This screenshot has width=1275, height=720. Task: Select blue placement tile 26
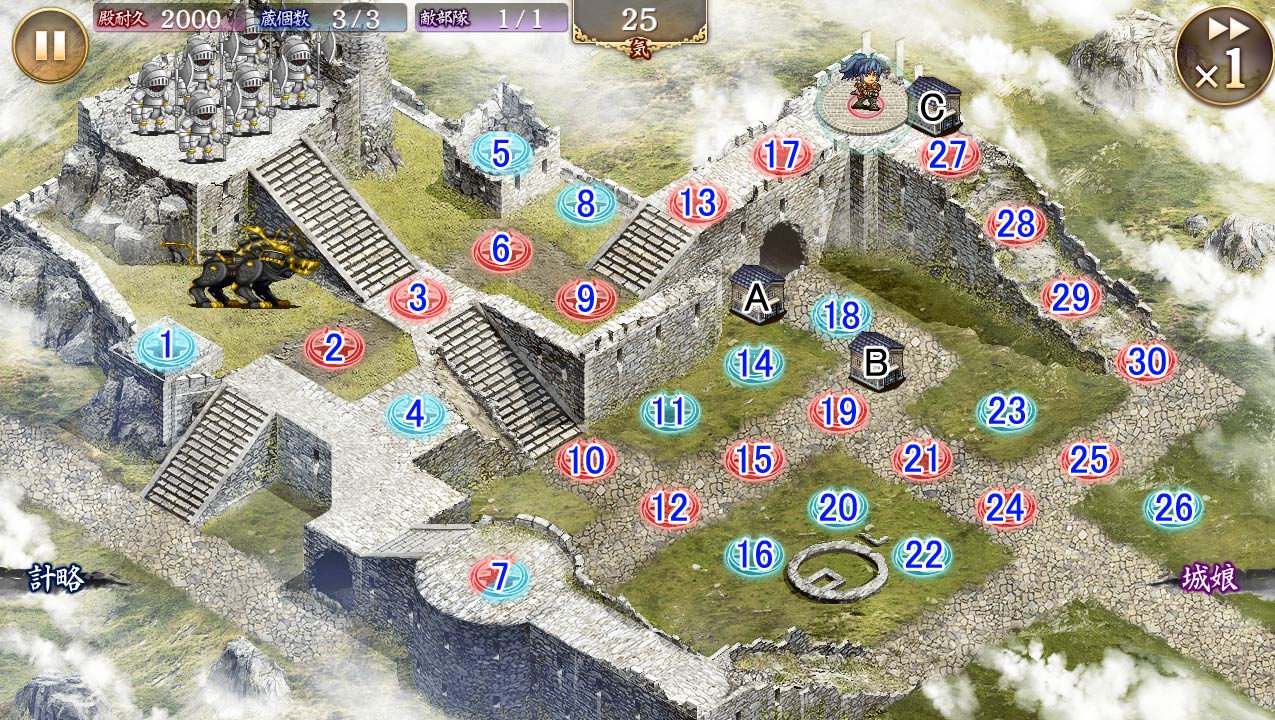click(1173, 509)
